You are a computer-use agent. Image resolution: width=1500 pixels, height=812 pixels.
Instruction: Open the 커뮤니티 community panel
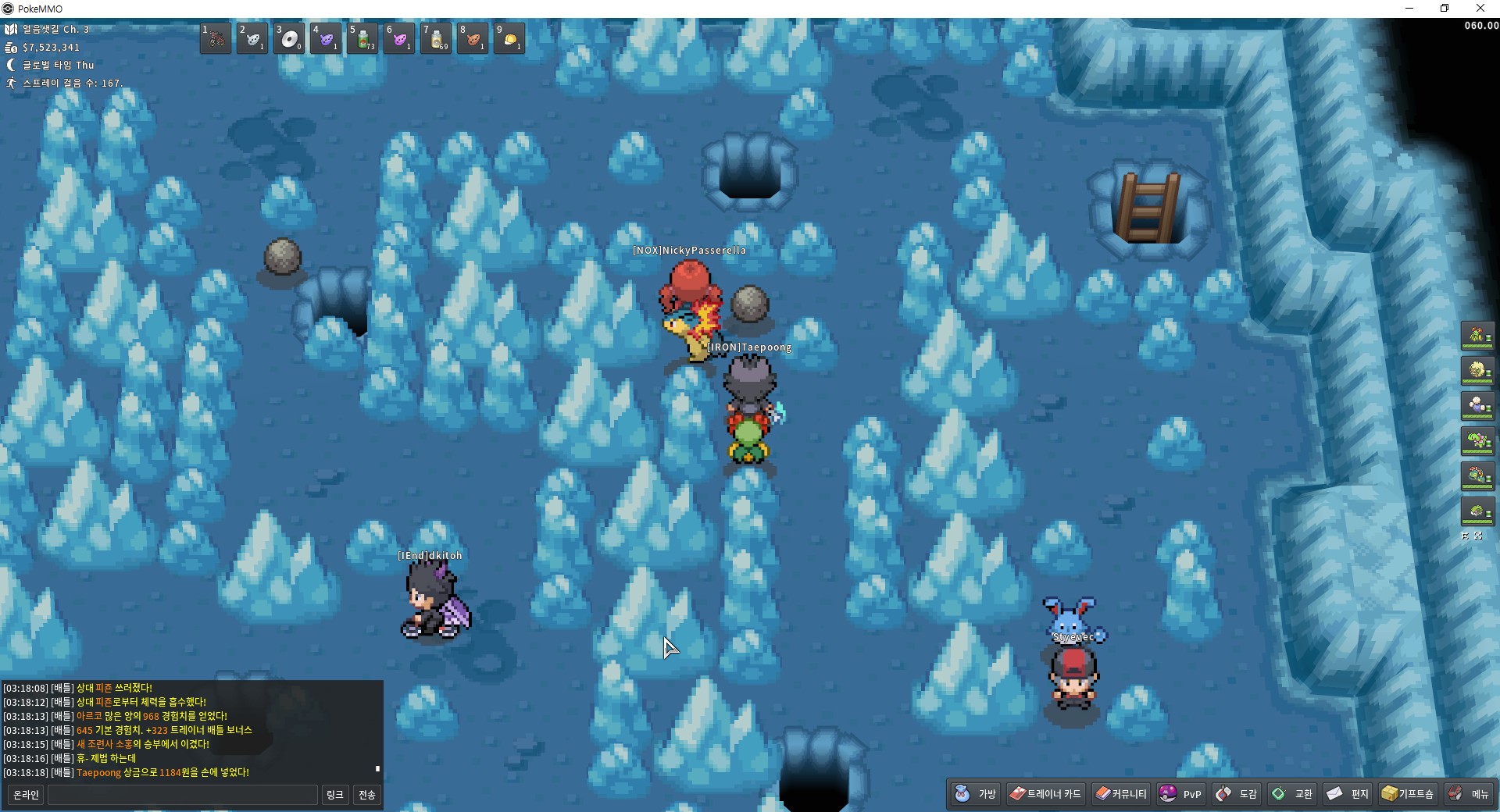(1121, 794)
